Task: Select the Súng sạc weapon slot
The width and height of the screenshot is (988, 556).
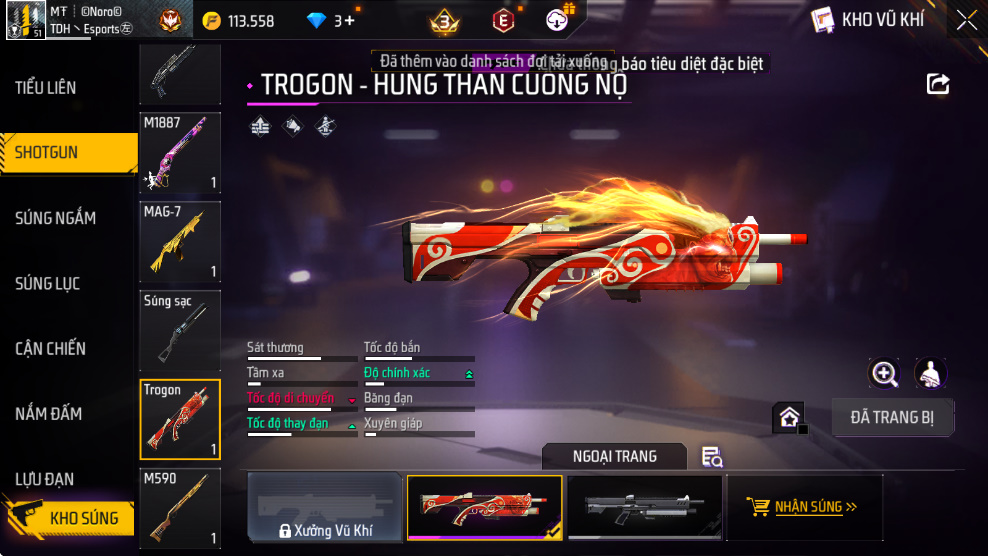Action: [180, 330]
